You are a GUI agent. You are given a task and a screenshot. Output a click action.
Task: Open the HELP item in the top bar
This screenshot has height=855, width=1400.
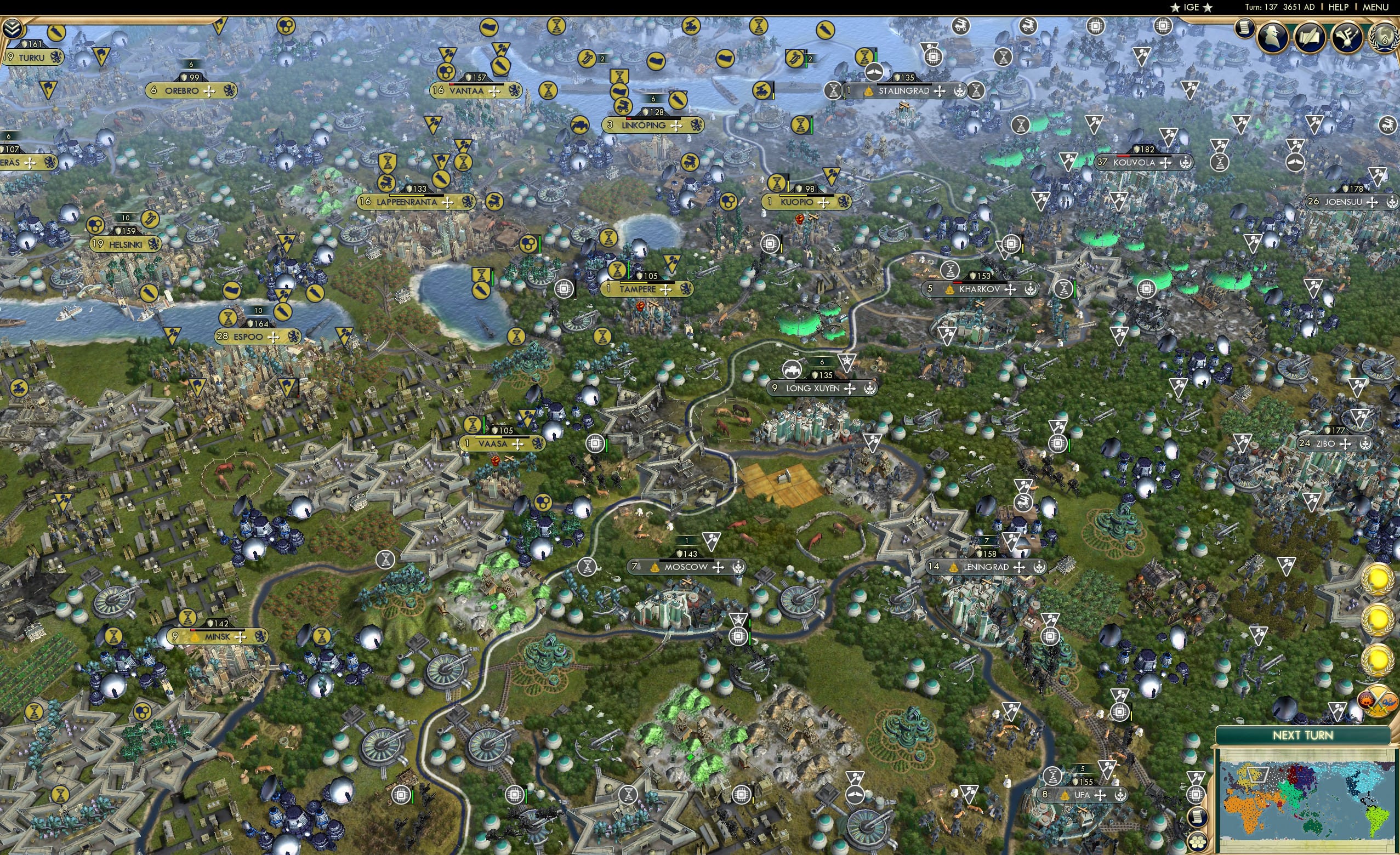click(x=1339, y=7)
